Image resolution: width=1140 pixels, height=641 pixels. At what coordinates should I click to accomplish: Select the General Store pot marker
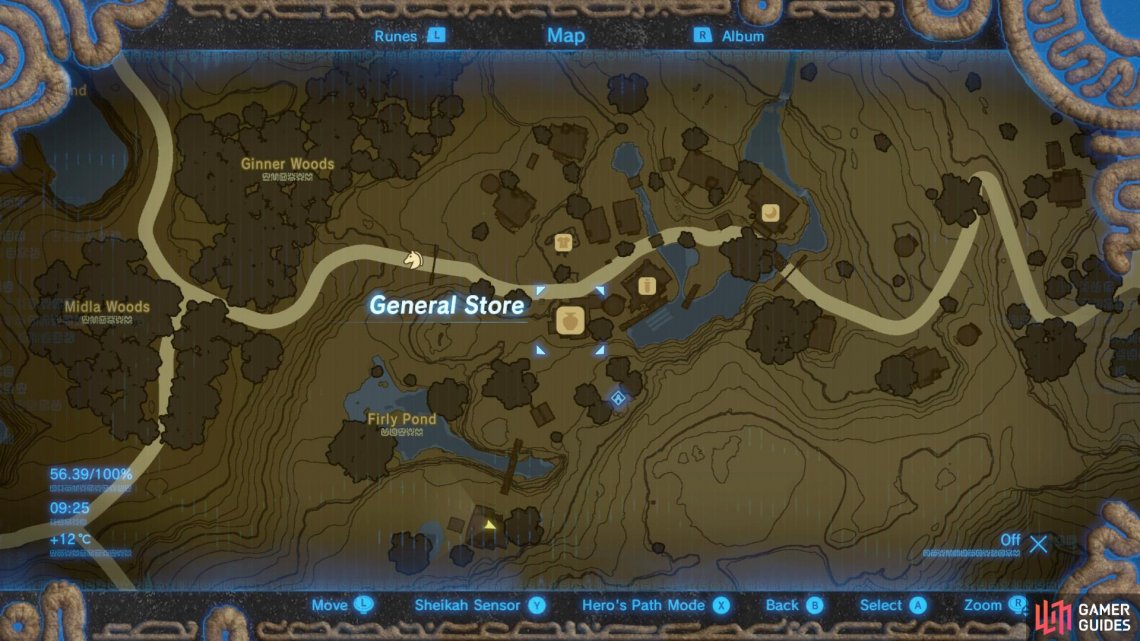[570, 321]
